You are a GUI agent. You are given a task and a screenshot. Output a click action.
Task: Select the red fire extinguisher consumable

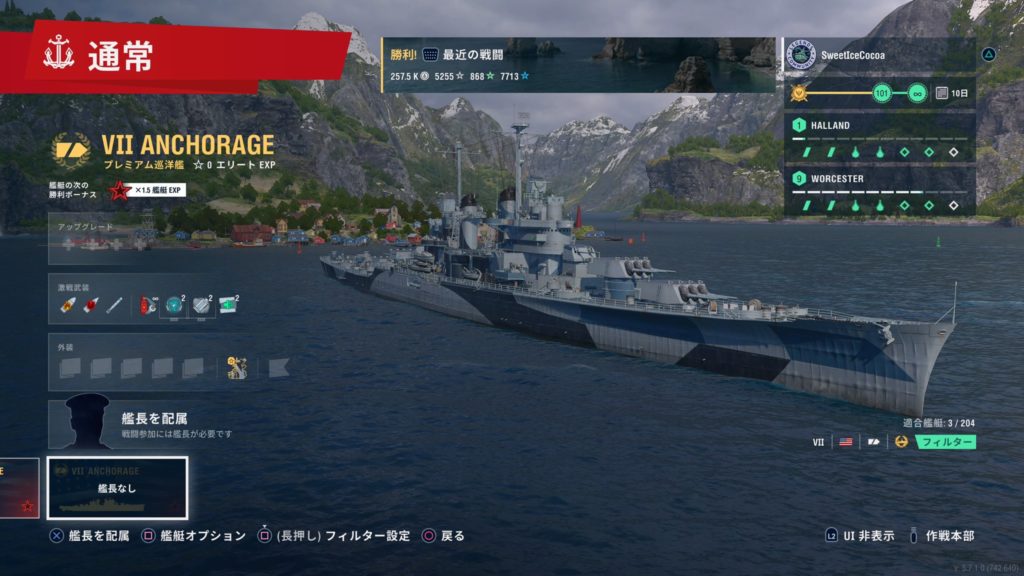(x=149, y=304)
